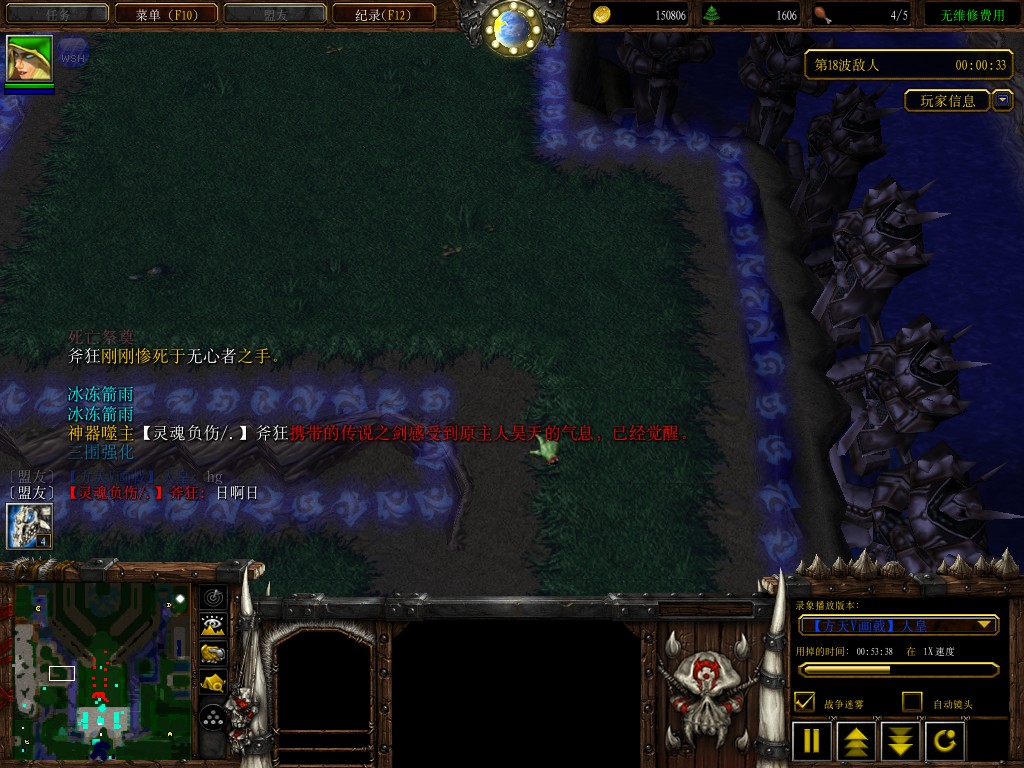
Task: Click on the minimap
Action: pyautogui.click(x=102, y=671)
